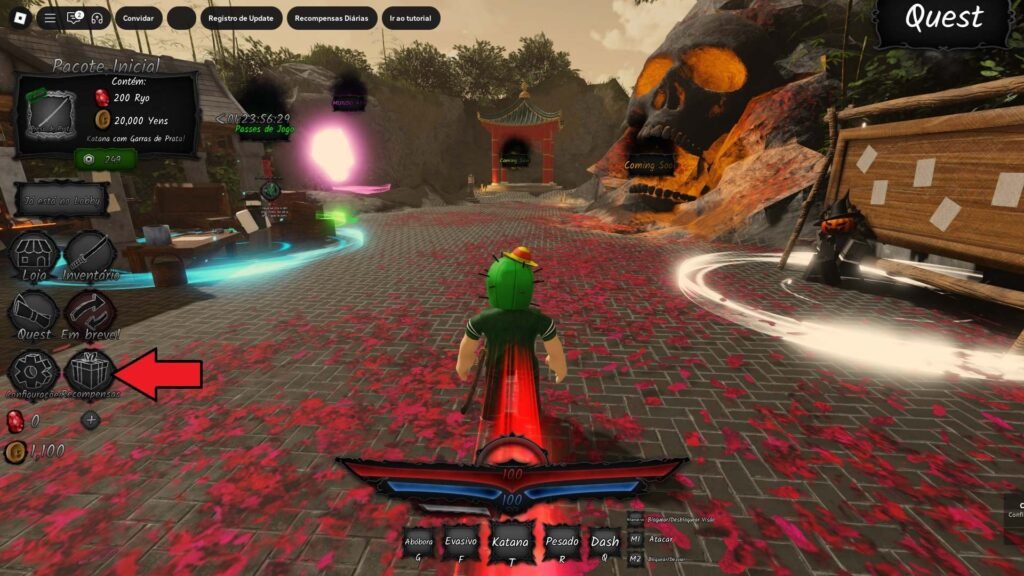Viewport: 1024px width, 576px height.
Task: Open the Roblox main menu logo
Action: pyautogui.click(x=19, y=18)
